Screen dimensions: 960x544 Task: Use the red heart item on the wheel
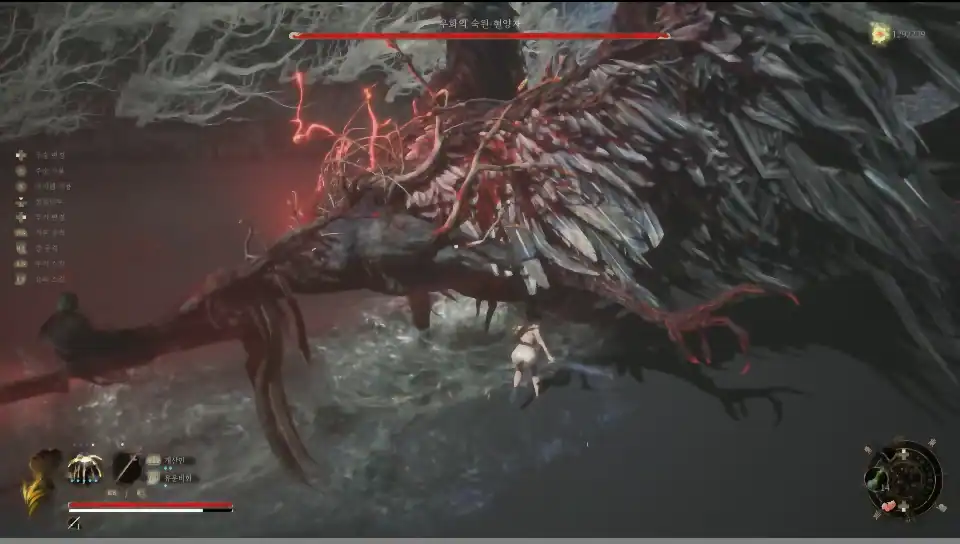[x=889, y=506]
